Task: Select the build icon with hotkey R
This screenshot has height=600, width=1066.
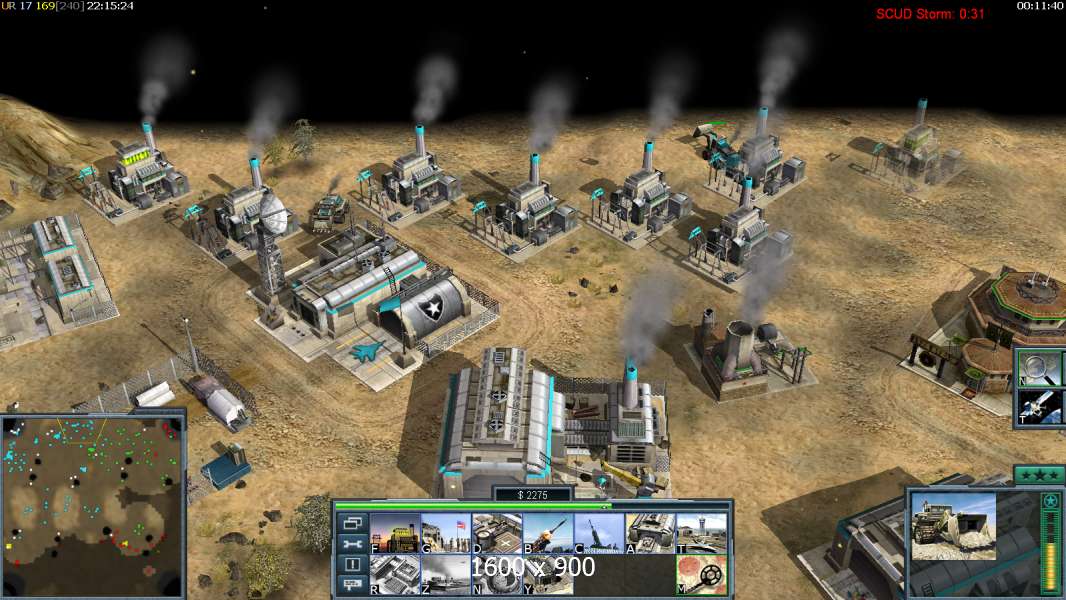Action: pyautogui.click(x=395, y=574)
